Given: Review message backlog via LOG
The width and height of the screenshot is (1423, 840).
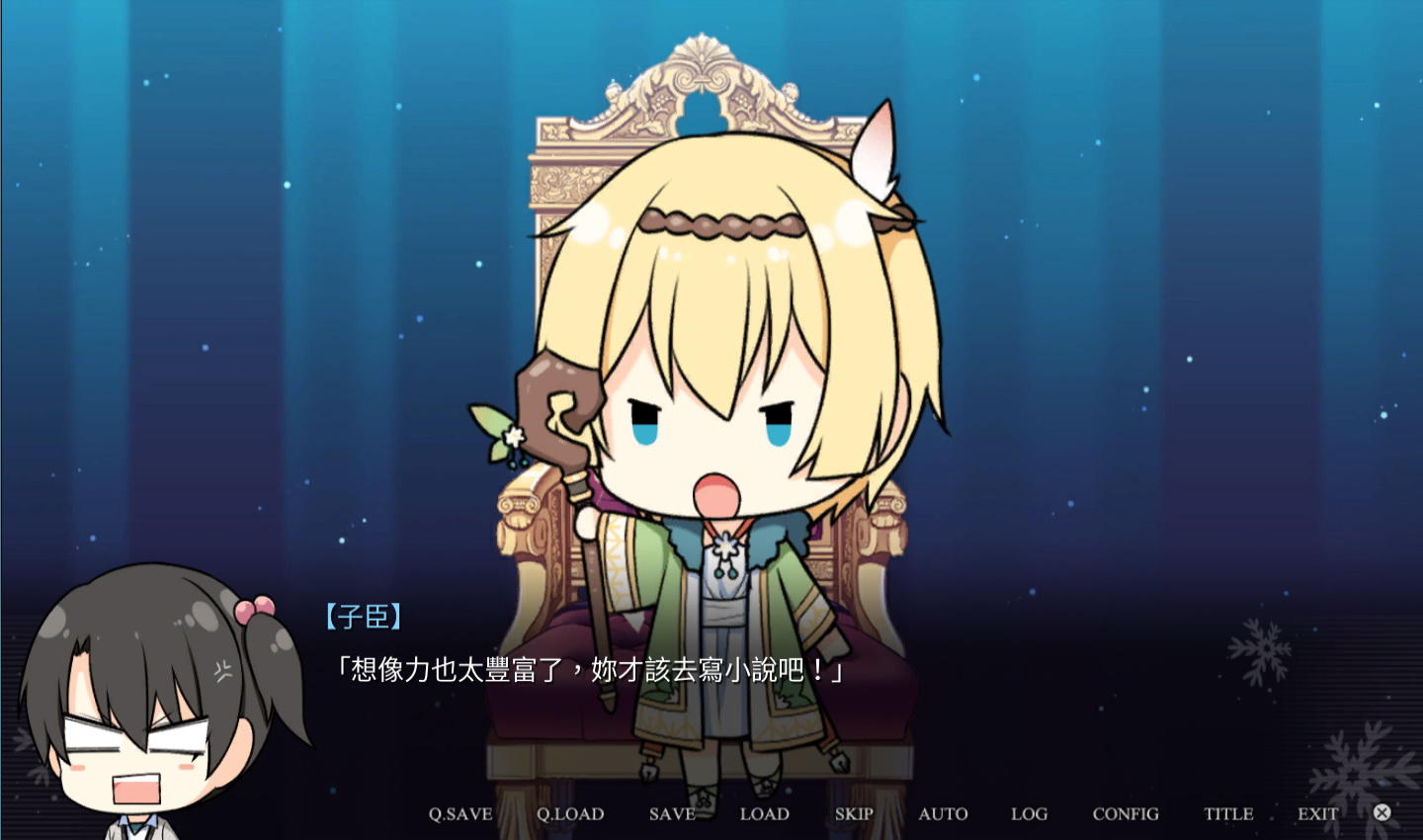Looking at the screenshot, I should pos(1029,813).
